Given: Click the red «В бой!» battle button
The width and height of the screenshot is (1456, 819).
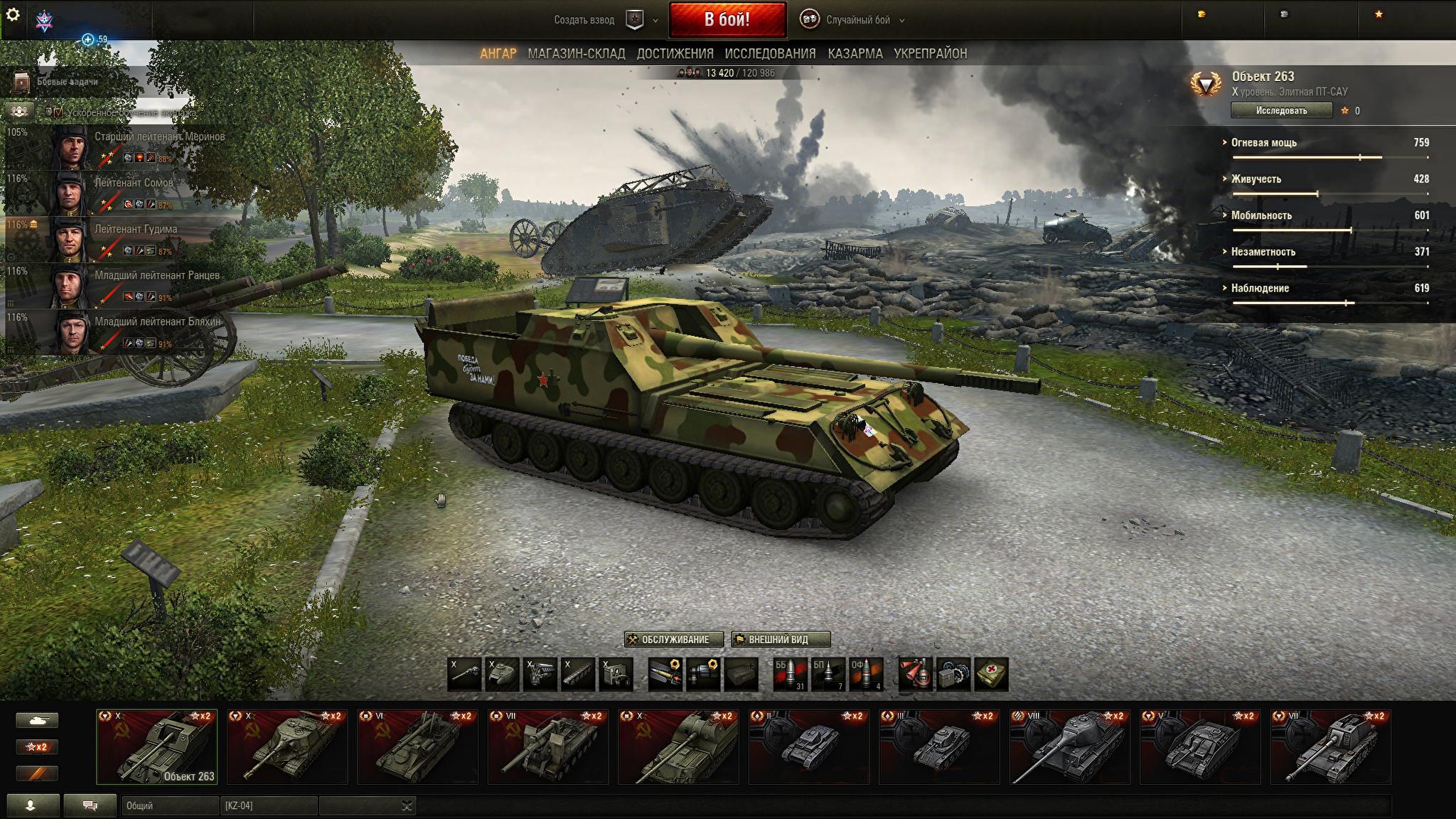Looking at the screenshot, I should tap(727, 19).
